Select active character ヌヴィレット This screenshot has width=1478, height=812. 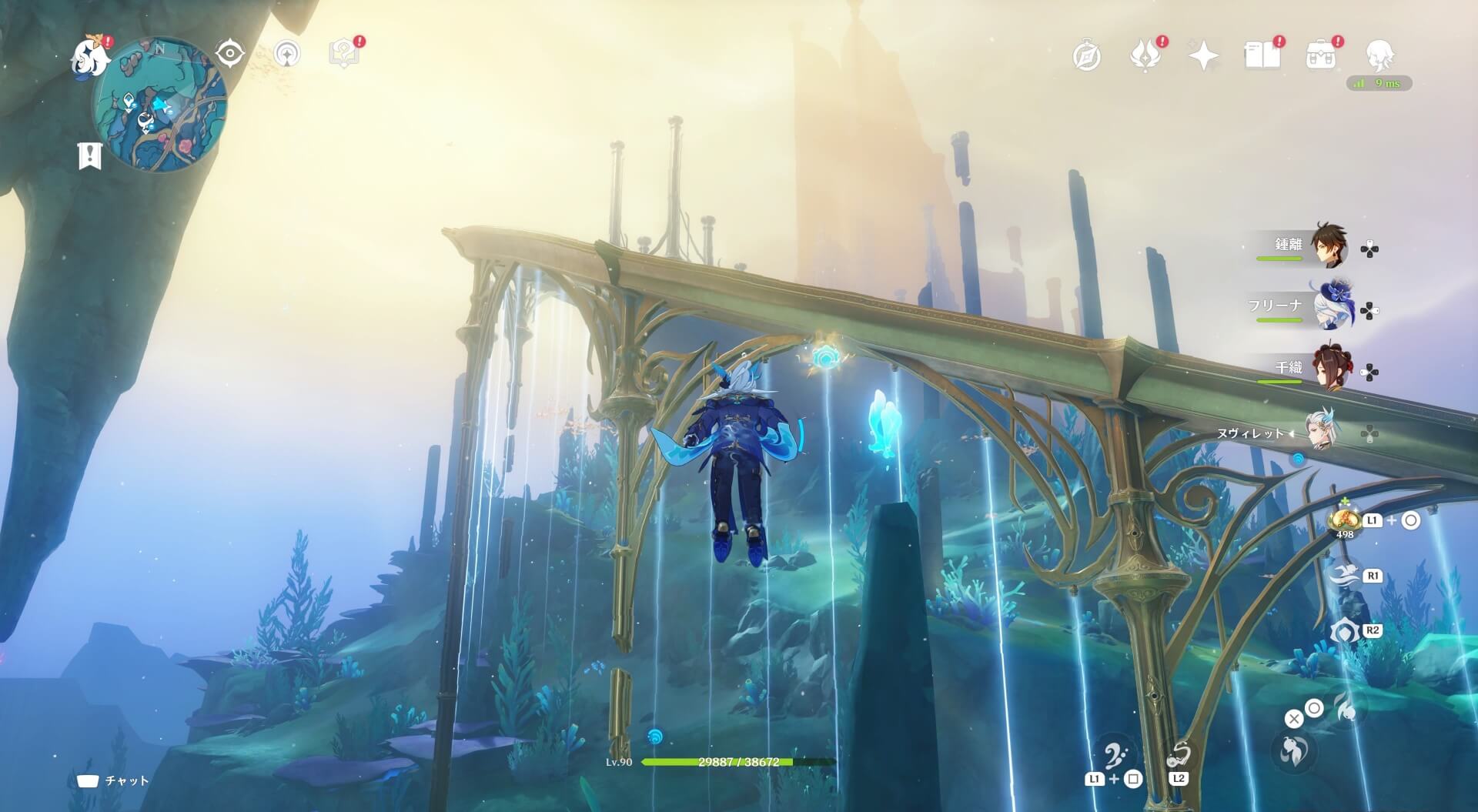coord(1323,430)
